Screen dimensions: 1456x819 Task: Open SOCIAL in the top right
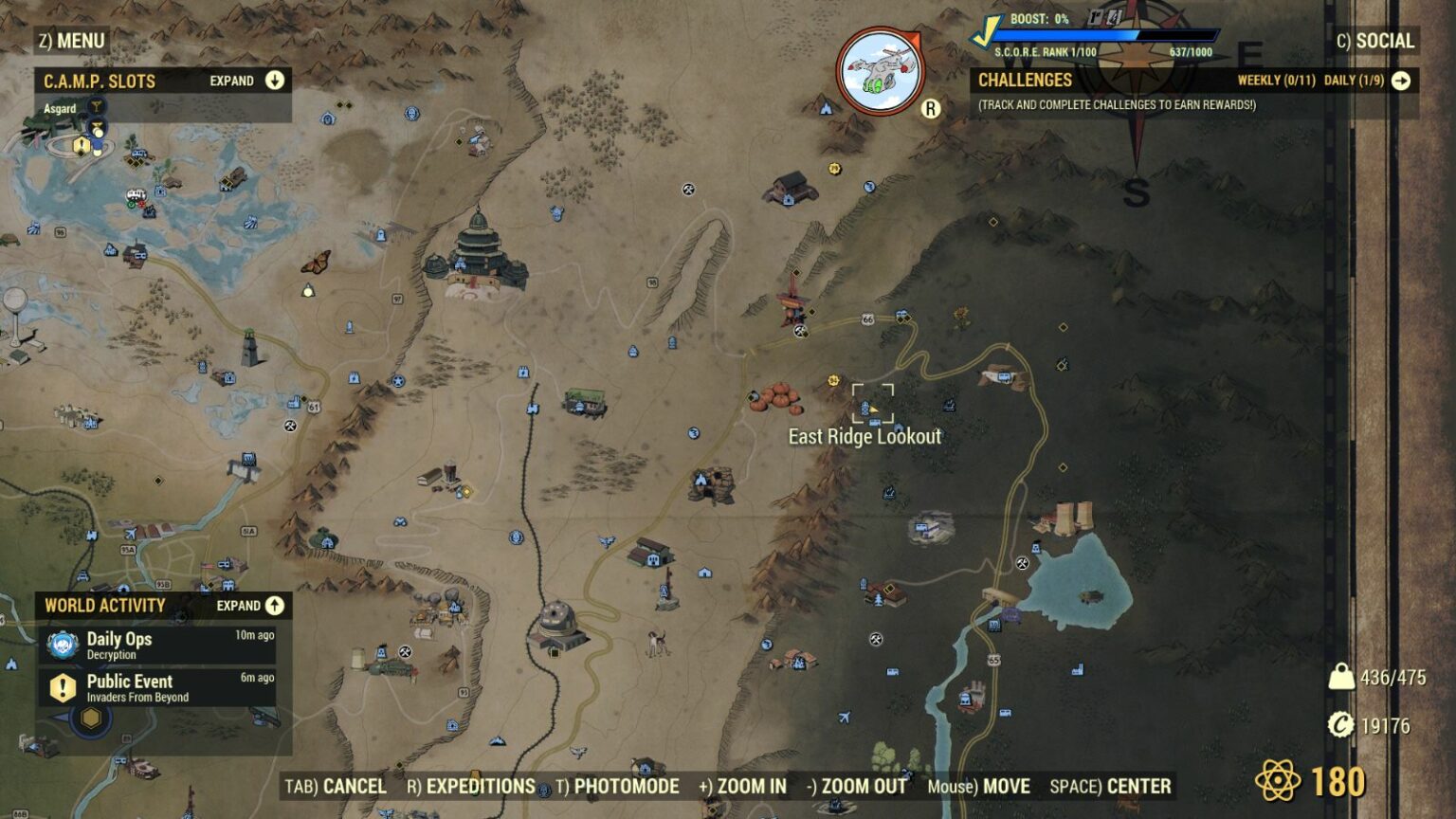pyautogui.click(x=1384, y=41)
